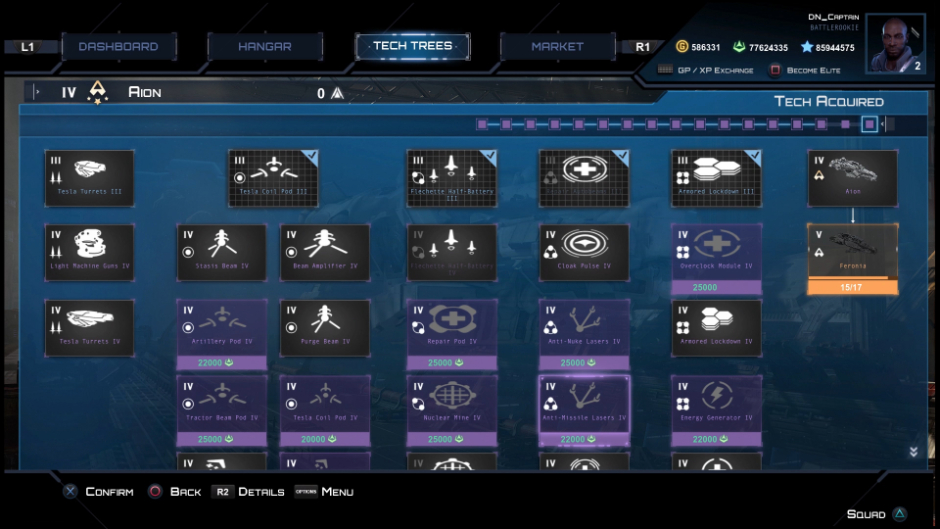
Task: Open the player profile portrait
Action: click(x=895, y=43)
